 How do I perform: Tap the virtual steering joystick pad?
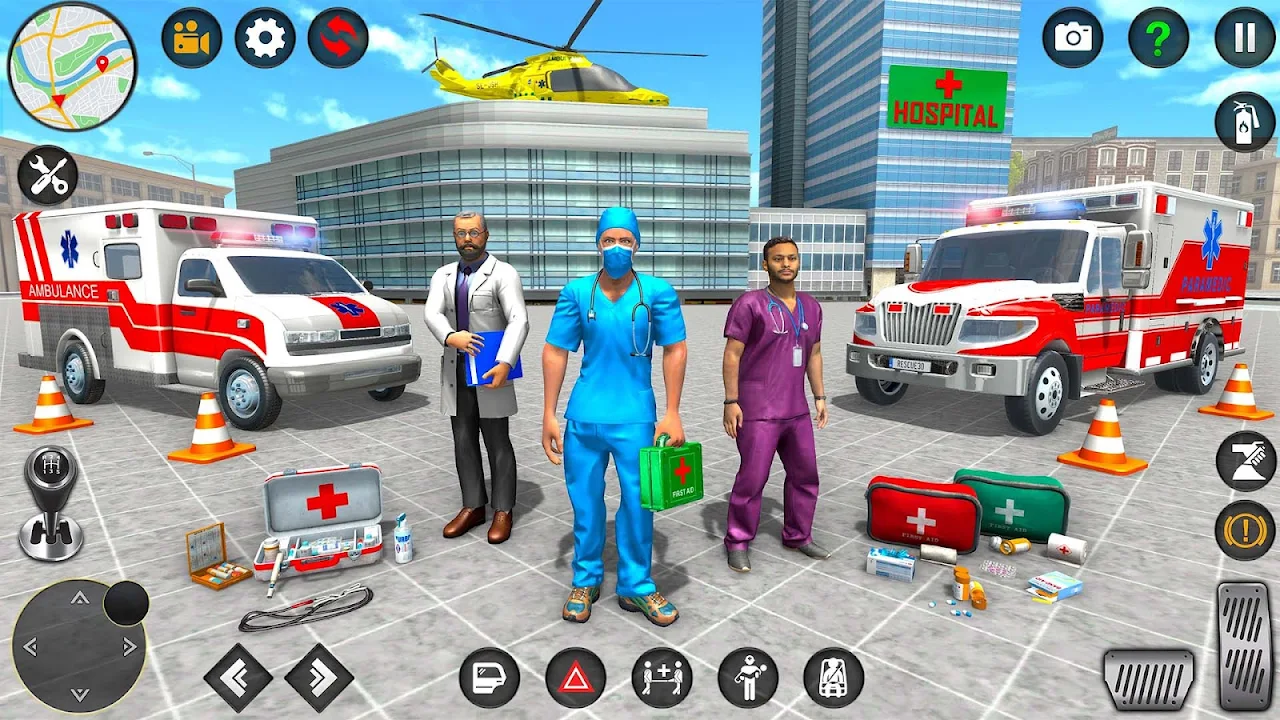[78, 645]
